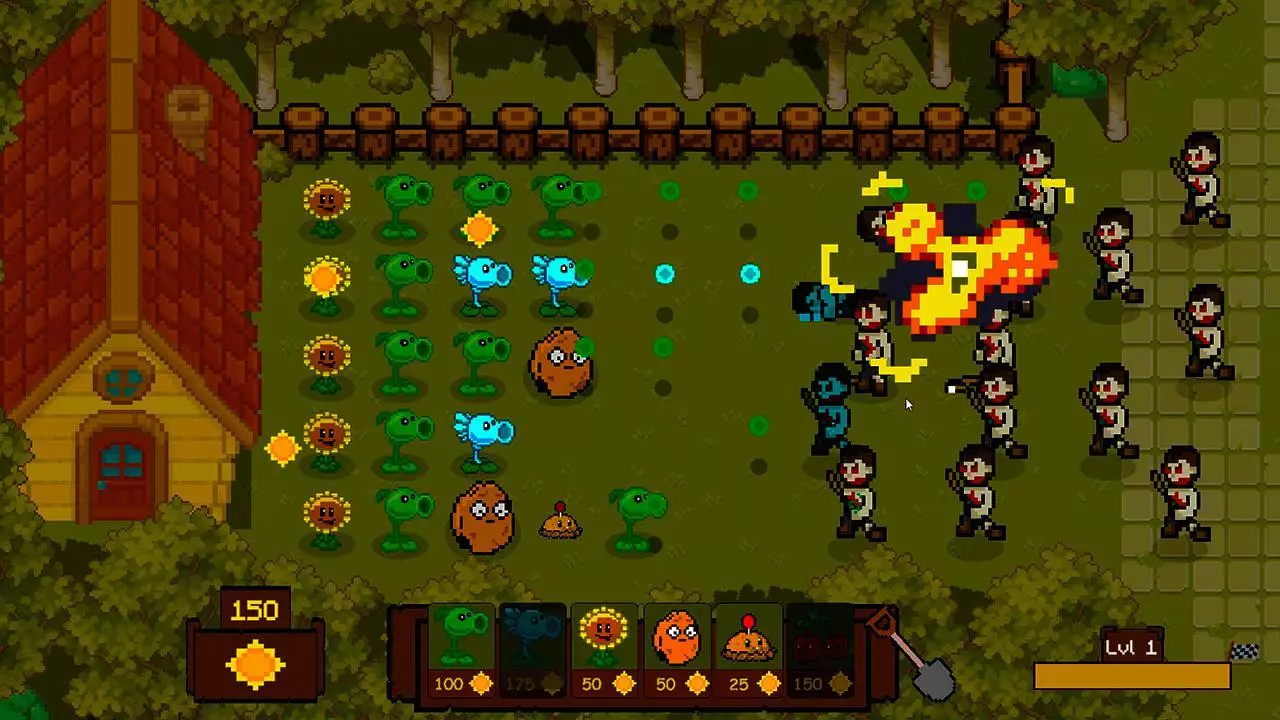Image resolution: width=1280 pixels, height=720 pixels.
Task: Collect the sun next to the fourth-row sunflower
Action: point(283,450)
